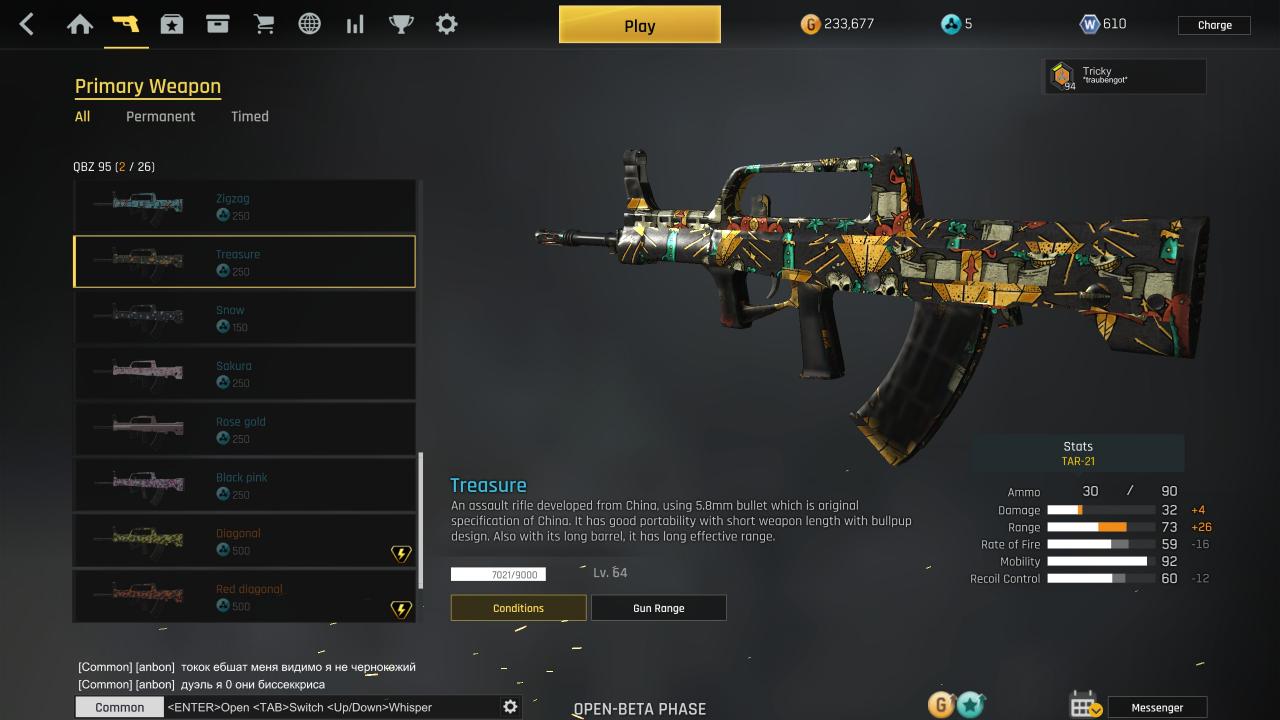Open the gear settings icon
1280x720 pixels.
(x=447, y=24)
